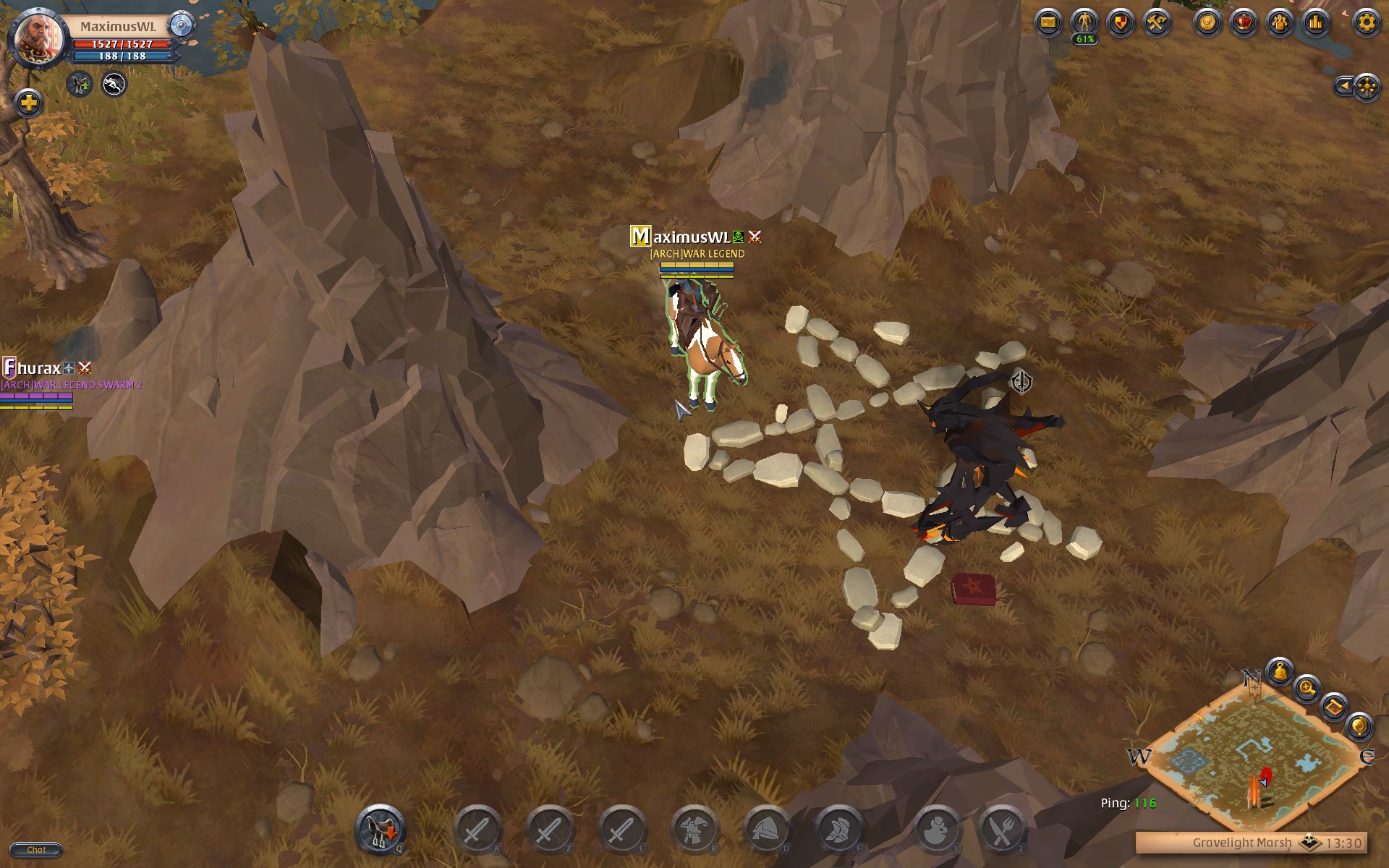
Task: Open the settings gear icon
Action: 1366,22
